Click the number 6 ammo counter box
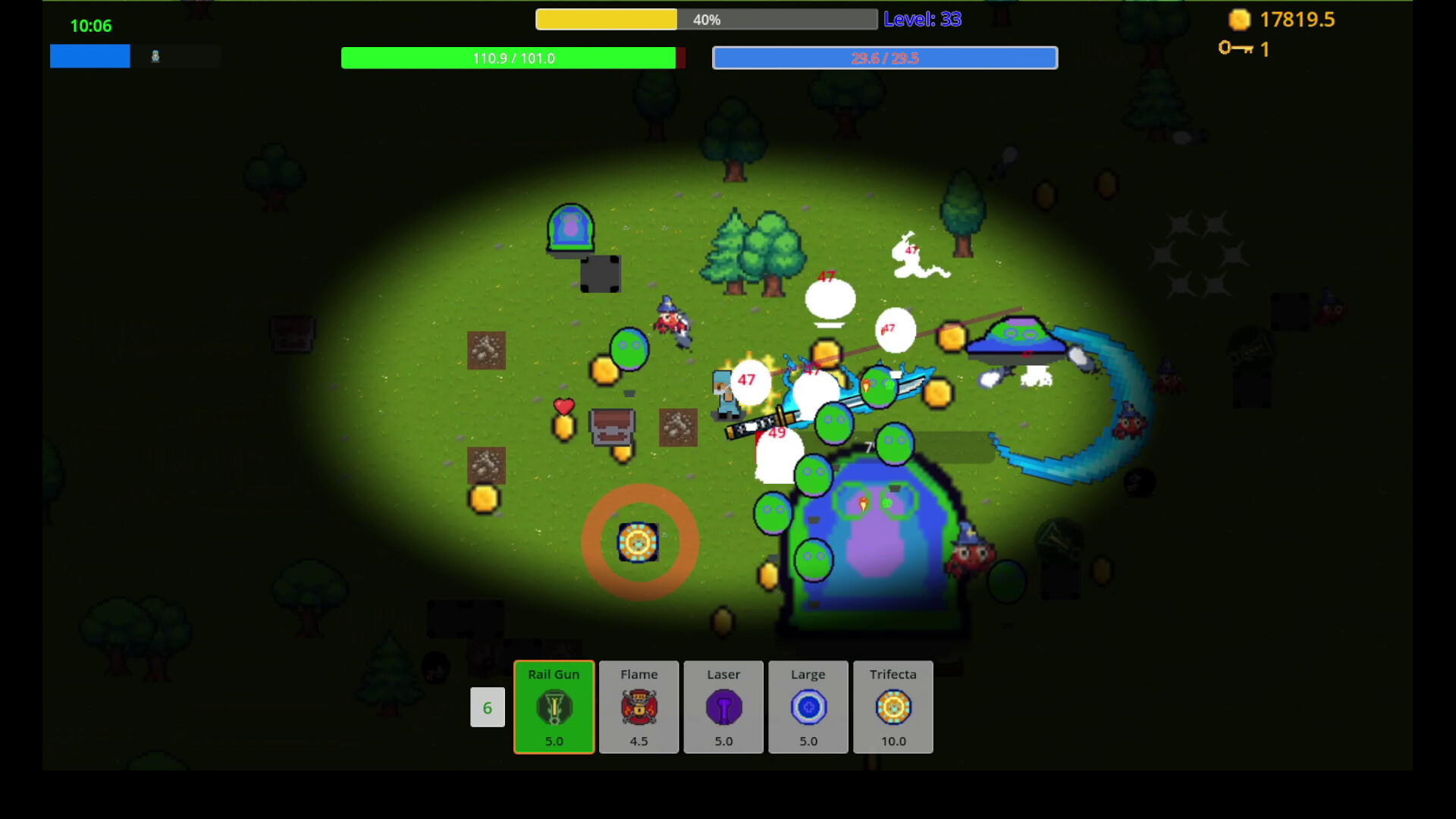Image resolution: width=1456 pixels, height=819 pixels. [488, 707]
